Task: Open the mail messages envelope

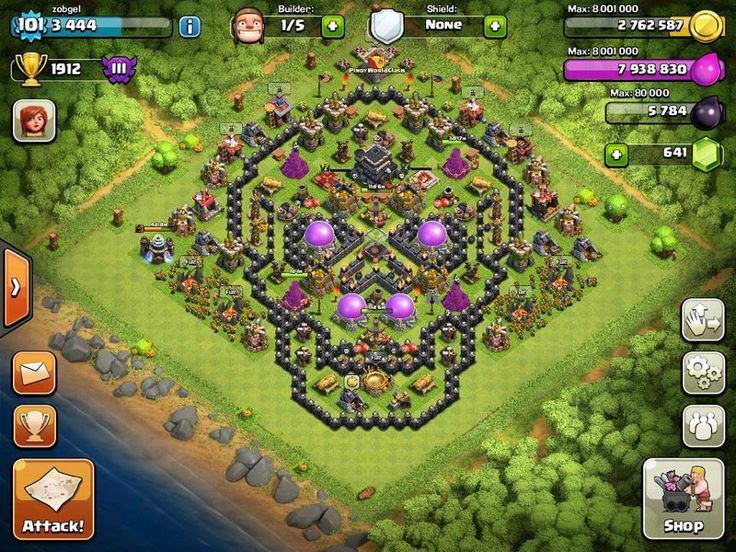Action: [34, 373]
